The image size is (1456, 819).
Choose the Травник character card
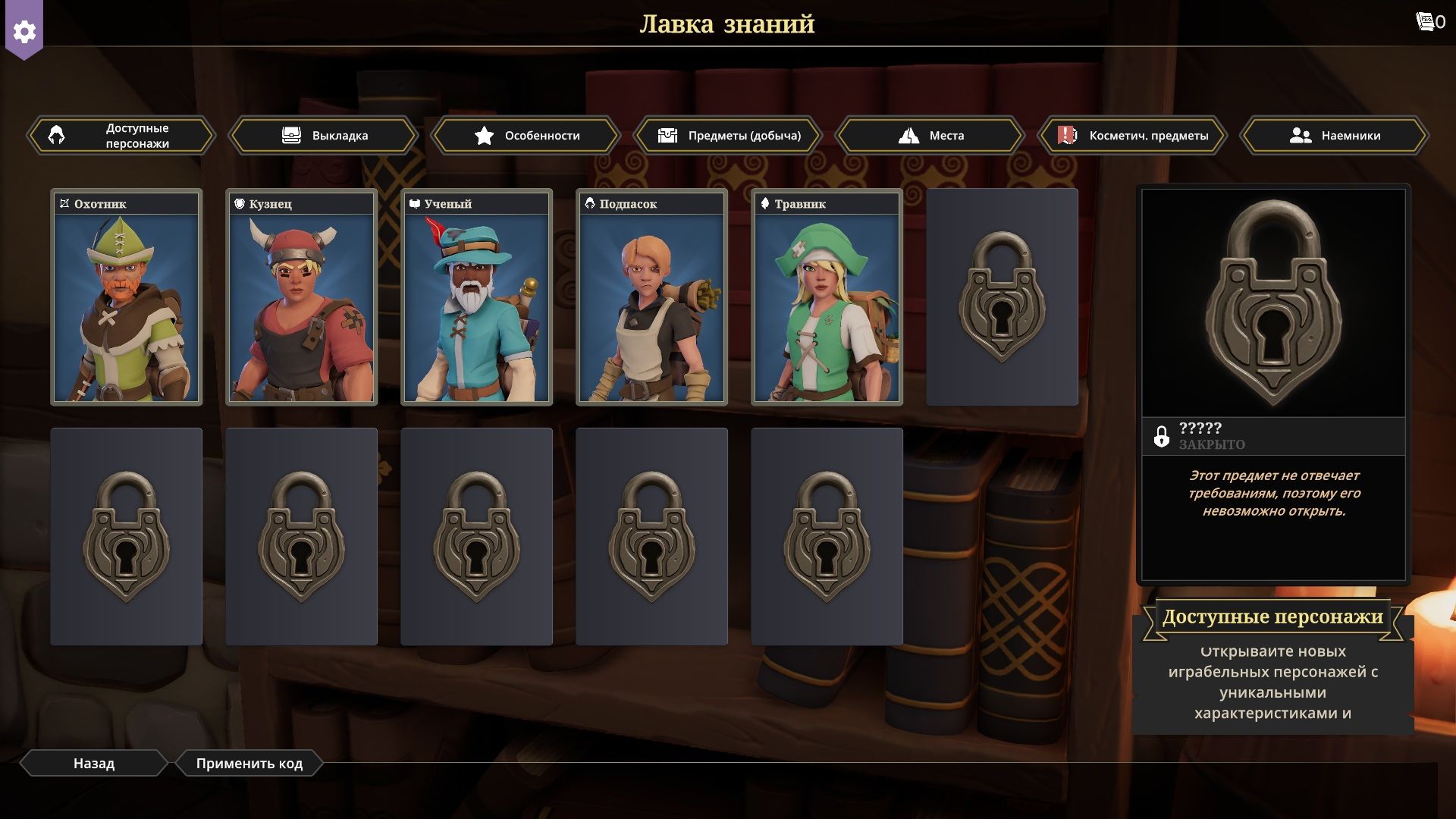pos(827,297)
